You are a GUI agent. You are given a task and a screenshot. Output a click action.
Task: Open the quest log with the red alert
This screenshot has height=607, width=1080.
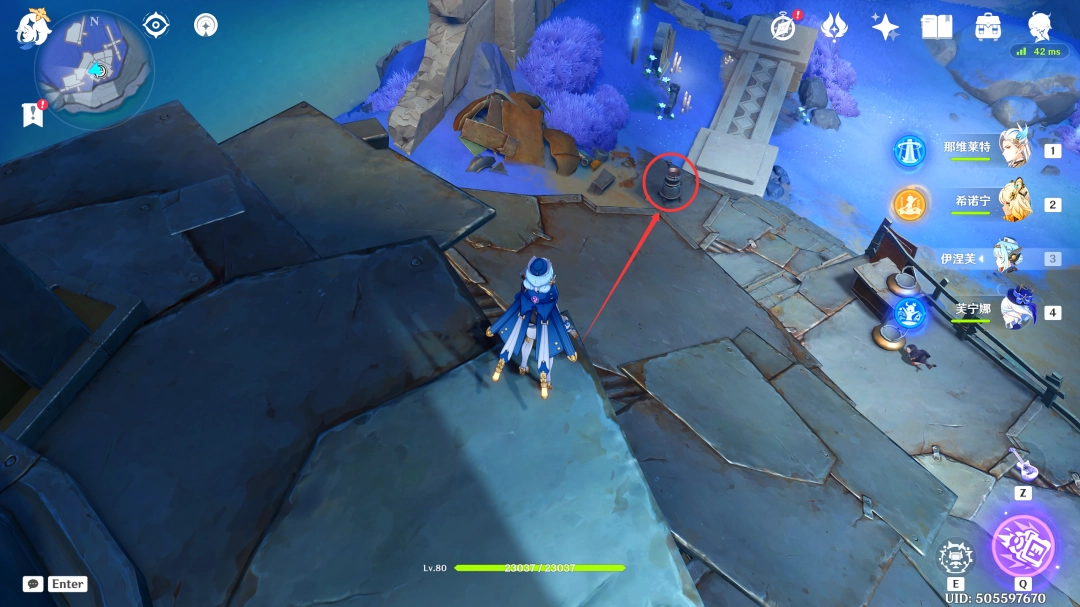click(x=33, y=114)
